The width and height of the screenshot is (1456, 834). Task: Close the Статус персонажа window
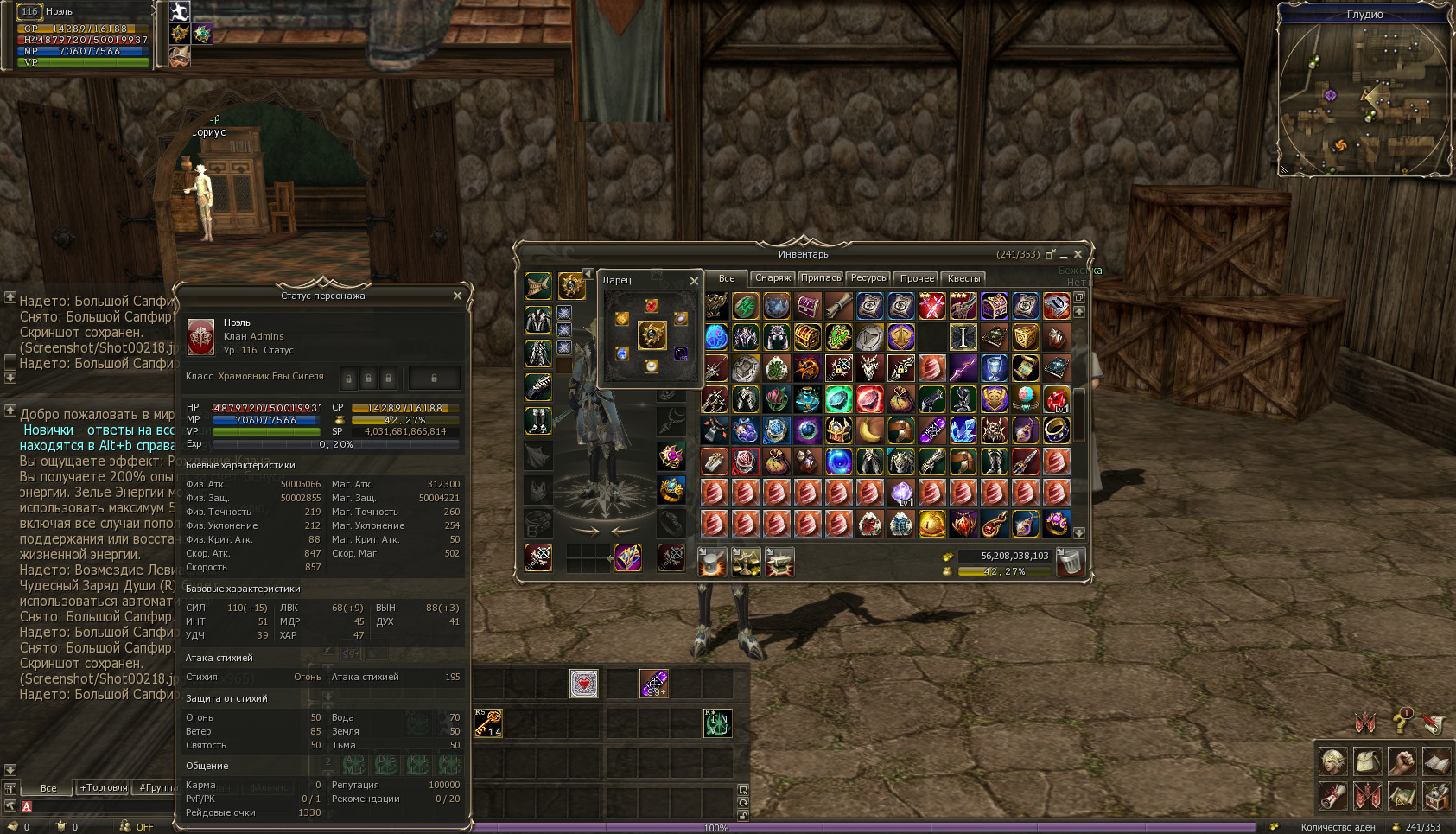[457, 296]
